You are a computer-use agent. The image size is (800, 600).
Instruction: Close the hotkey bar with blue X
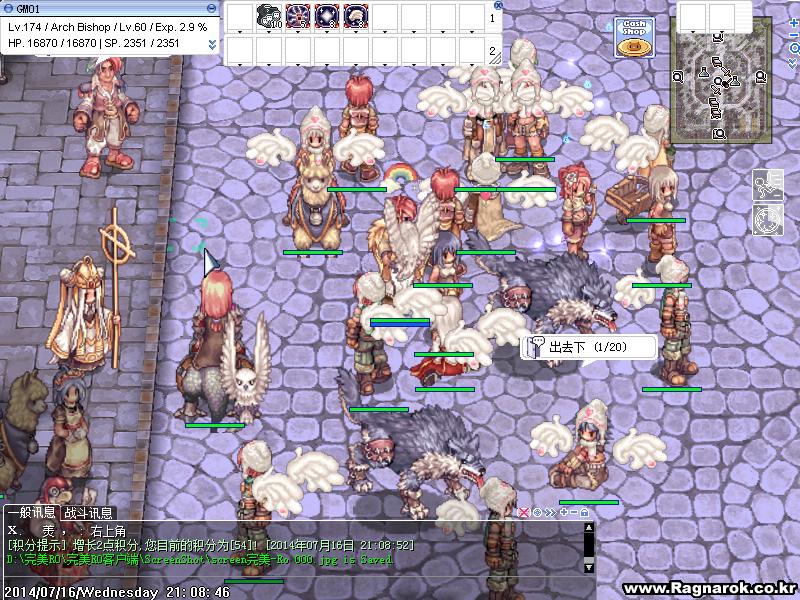coord(499,5)
